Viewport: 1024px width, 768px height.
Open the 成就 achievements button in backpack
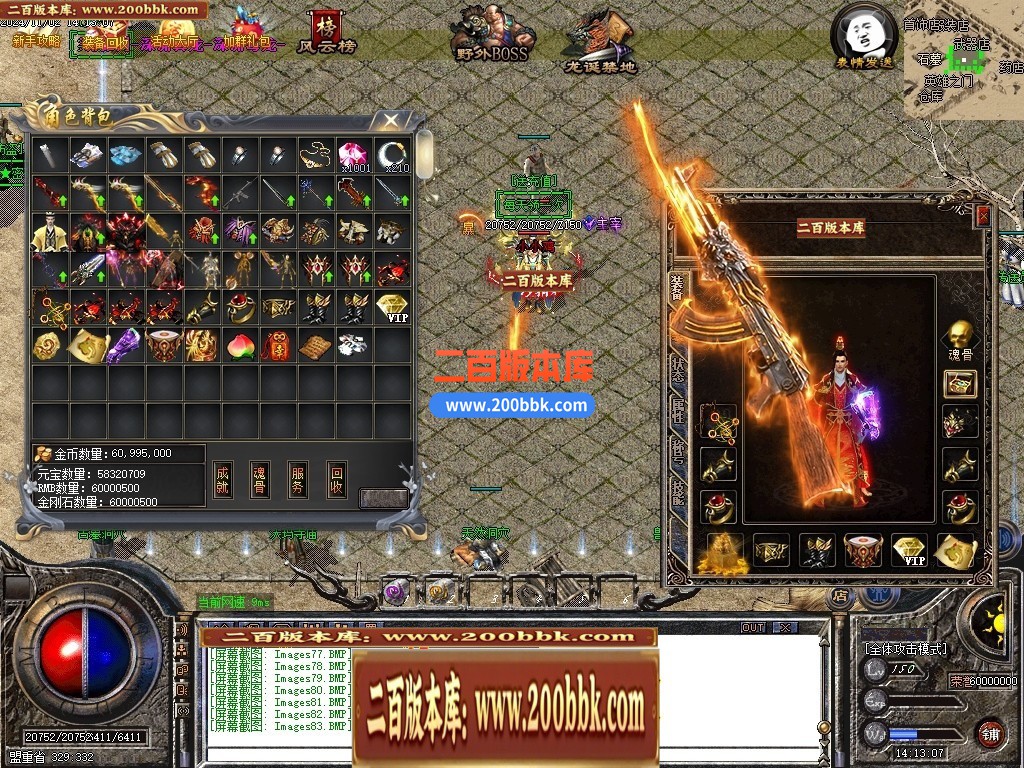pyautogui.click(x=223, y=479)
